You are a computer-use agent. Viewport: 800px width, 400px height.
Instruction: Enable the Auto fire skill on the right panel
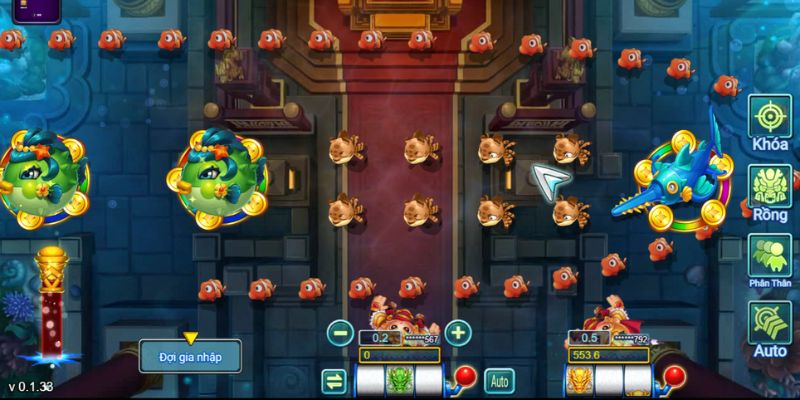770,327
